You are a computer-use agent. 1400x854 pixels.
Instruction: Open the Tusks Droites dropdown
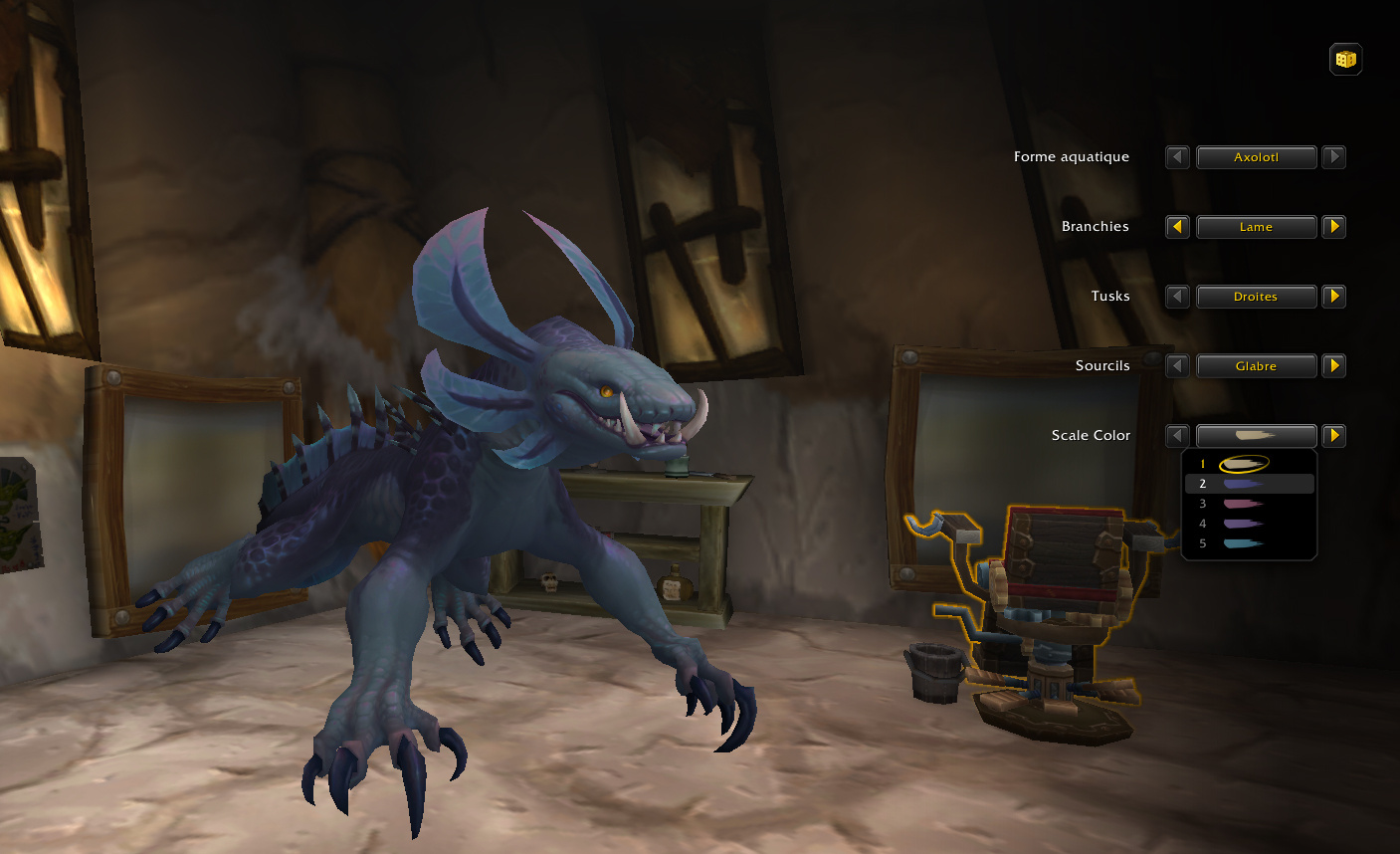1256,297
